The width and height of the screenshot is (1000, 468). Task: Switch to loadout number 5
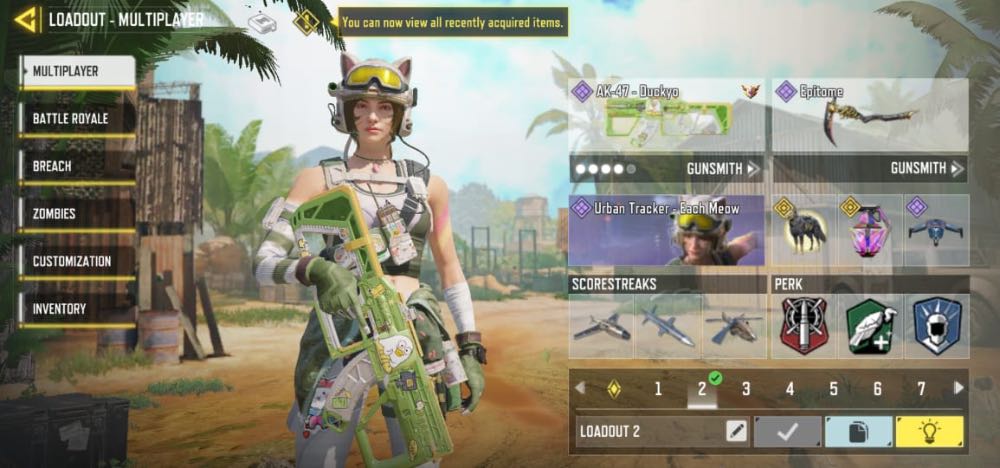pos(833,389)
